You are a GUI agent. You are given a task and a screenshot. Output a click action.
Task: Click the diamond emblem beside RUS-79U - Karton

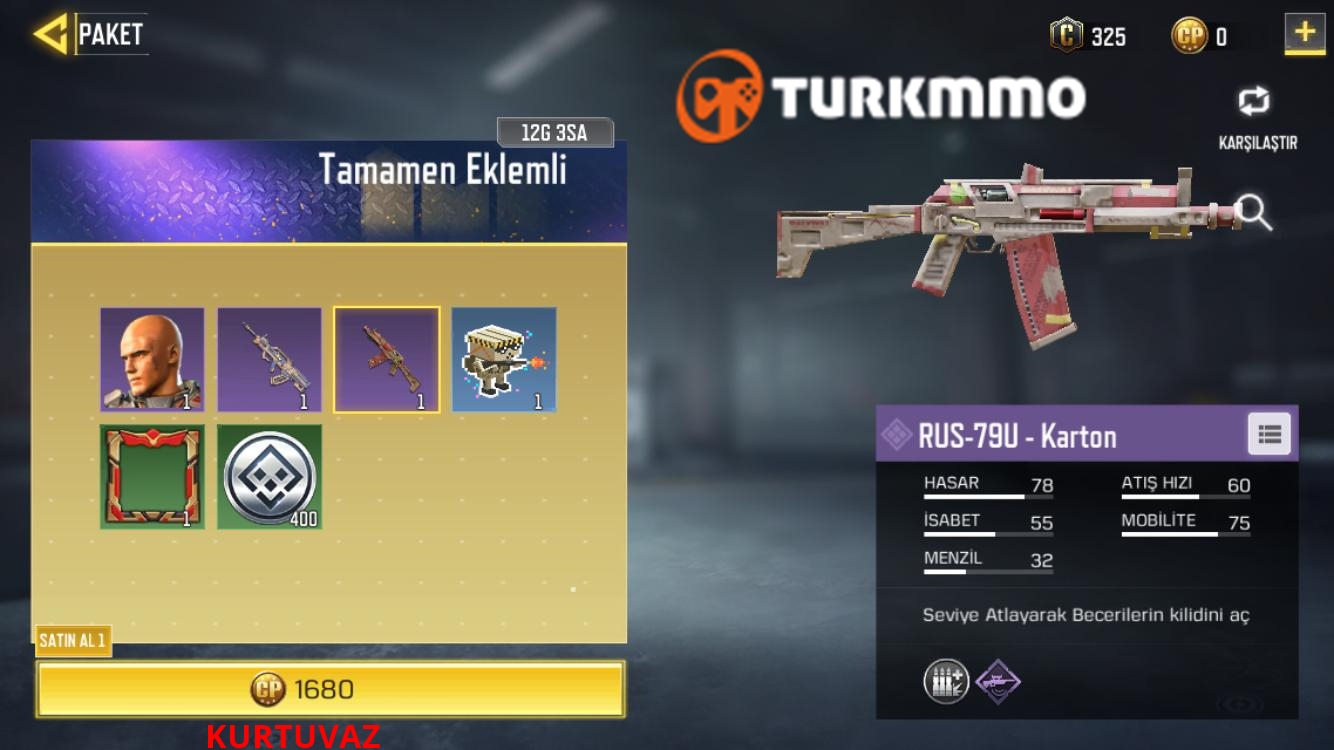coord(897,434)
